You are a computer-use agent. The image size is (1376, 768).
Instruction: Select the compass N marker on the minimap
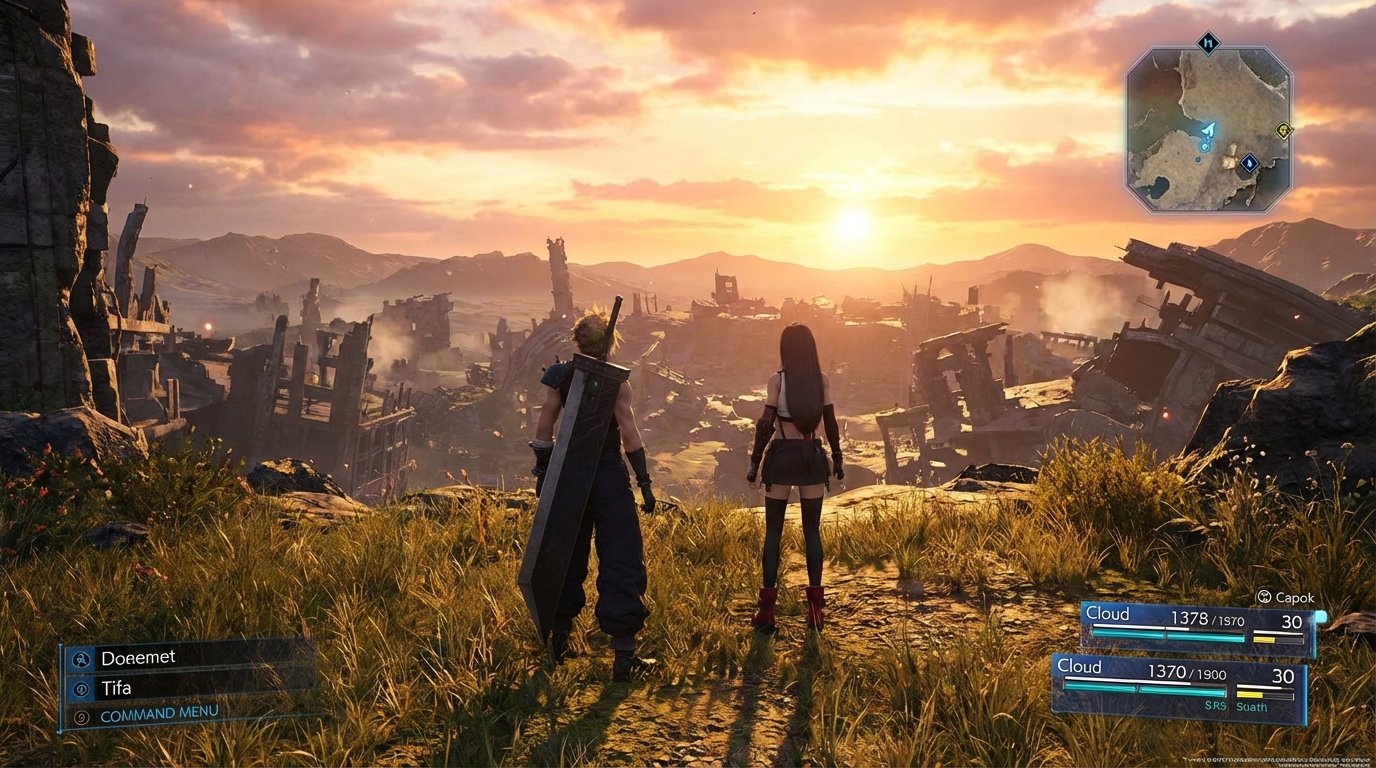[1207, 43]
